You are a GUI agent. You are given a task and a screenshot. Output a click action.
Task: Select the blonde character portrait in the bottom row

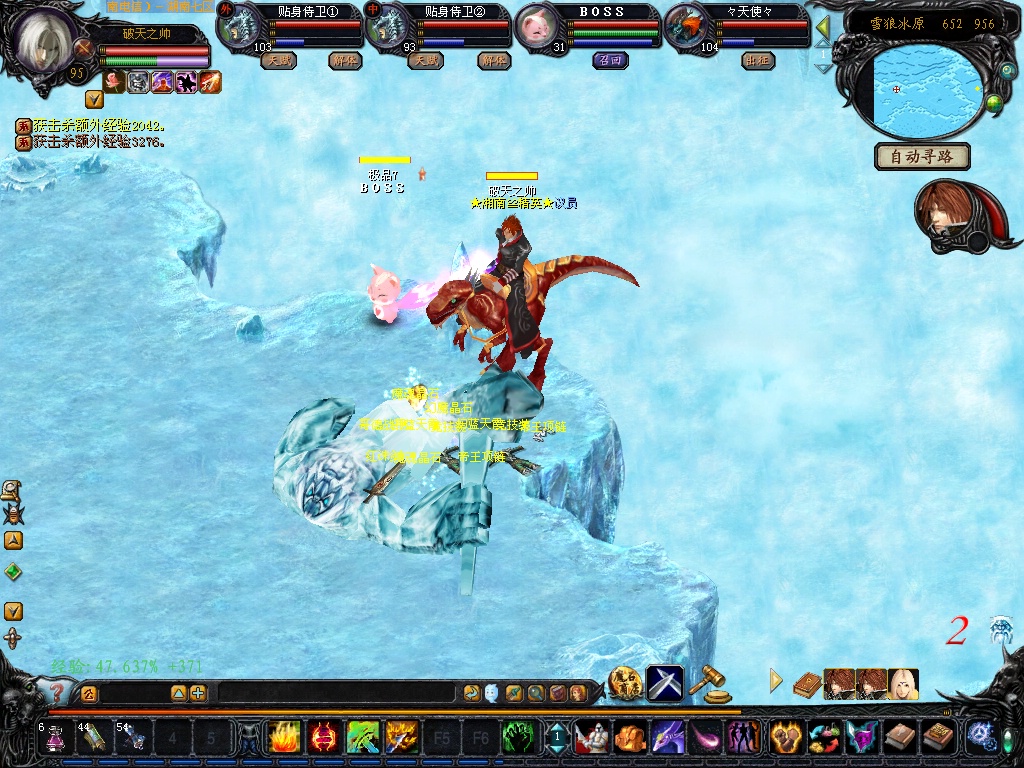(903, 684)
